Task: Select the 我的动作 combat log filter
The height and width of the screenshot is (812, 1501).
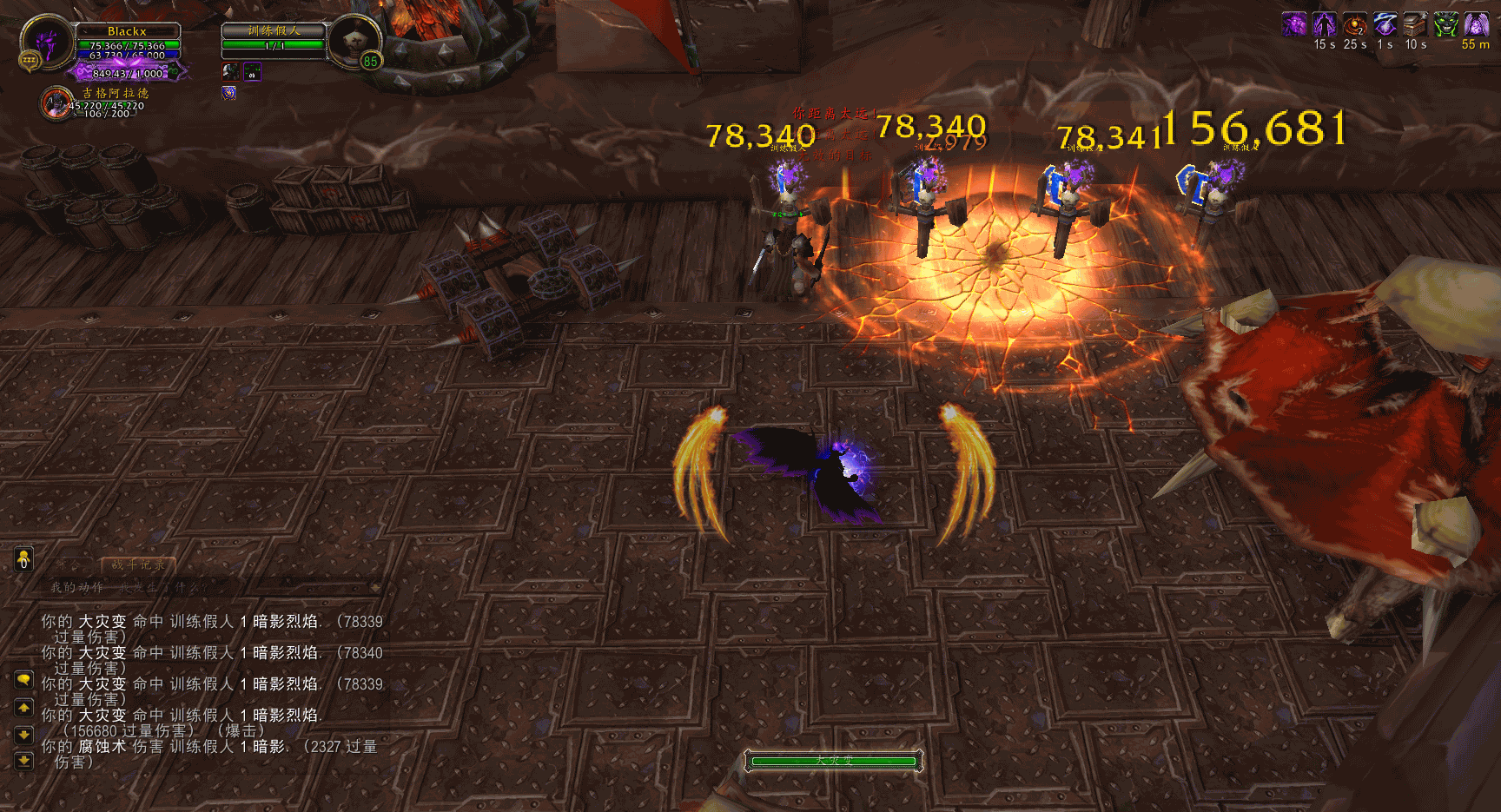Action: pos(76,588)
